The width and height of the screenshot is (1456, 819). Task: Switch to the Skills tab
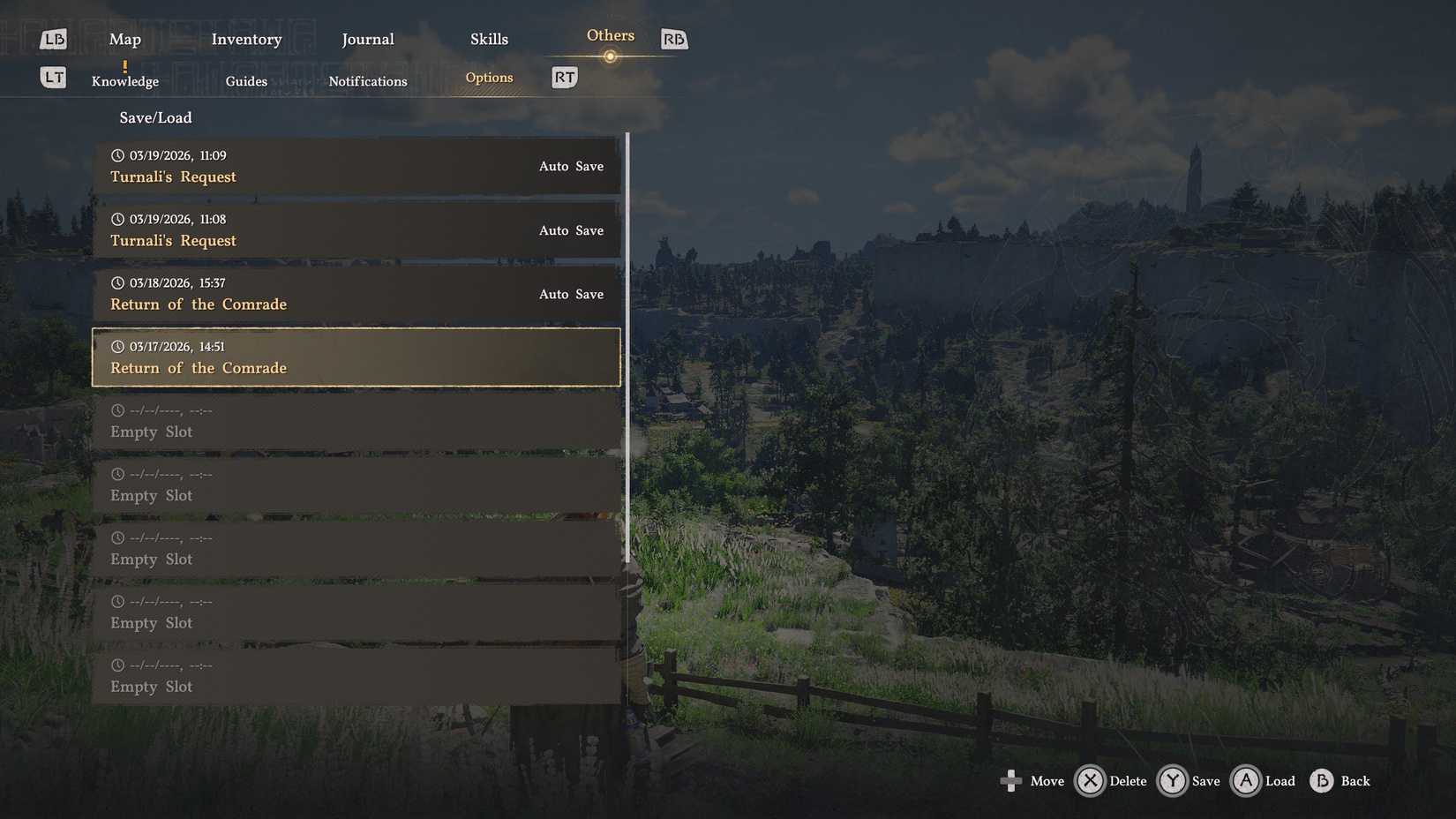[489, 39]
